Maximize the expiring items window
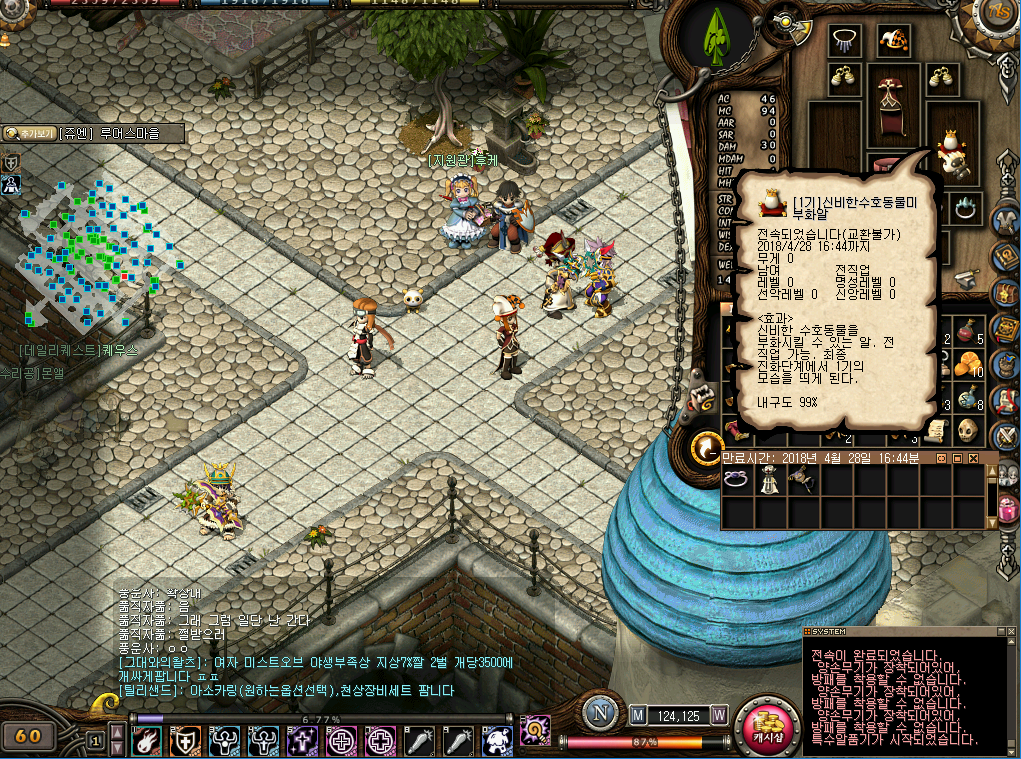1021x759 pixels. [x=956, y=458]
